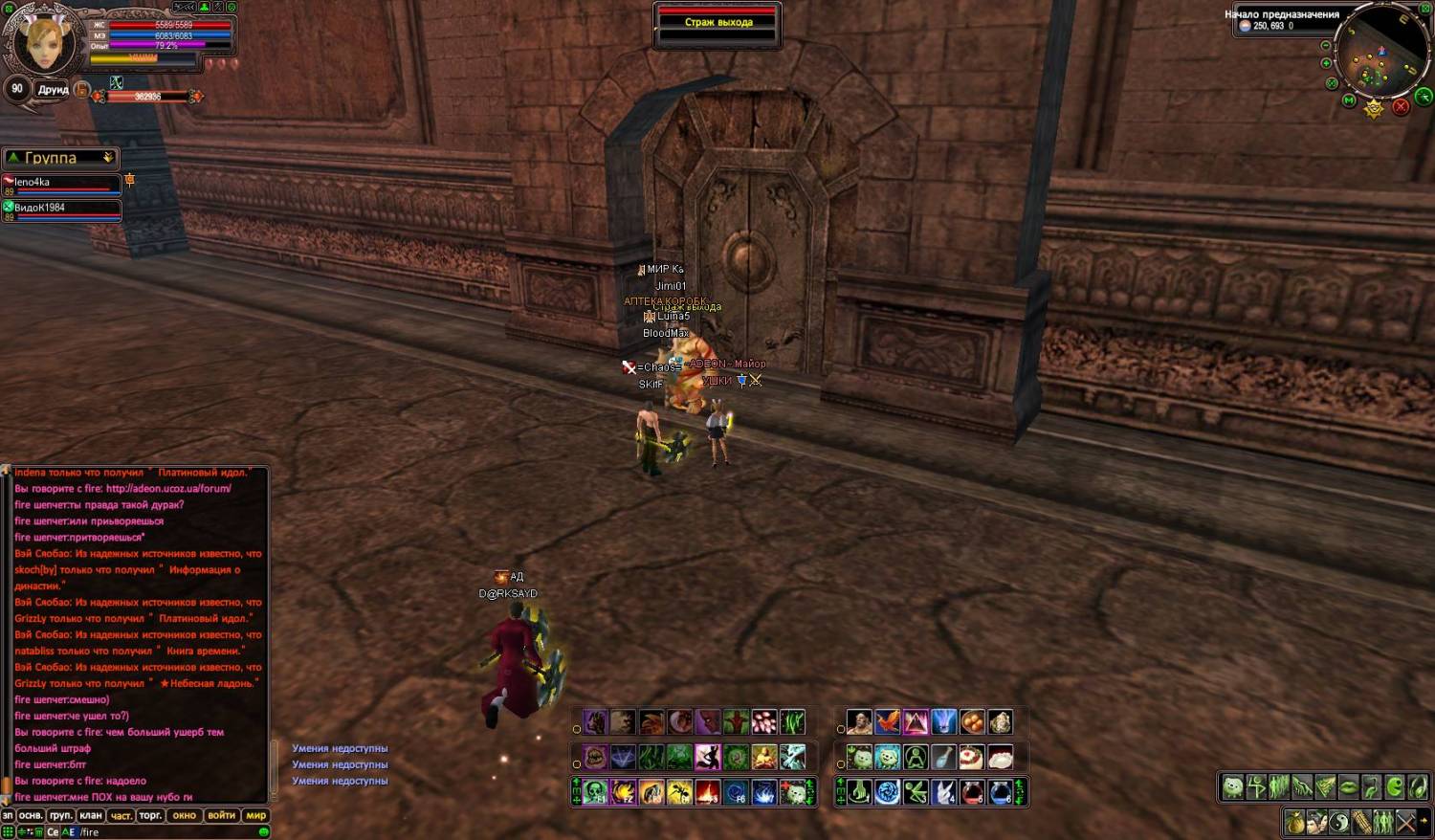Click the yellow sun face icon
Screen dimensions: 1435x840
1374,108
